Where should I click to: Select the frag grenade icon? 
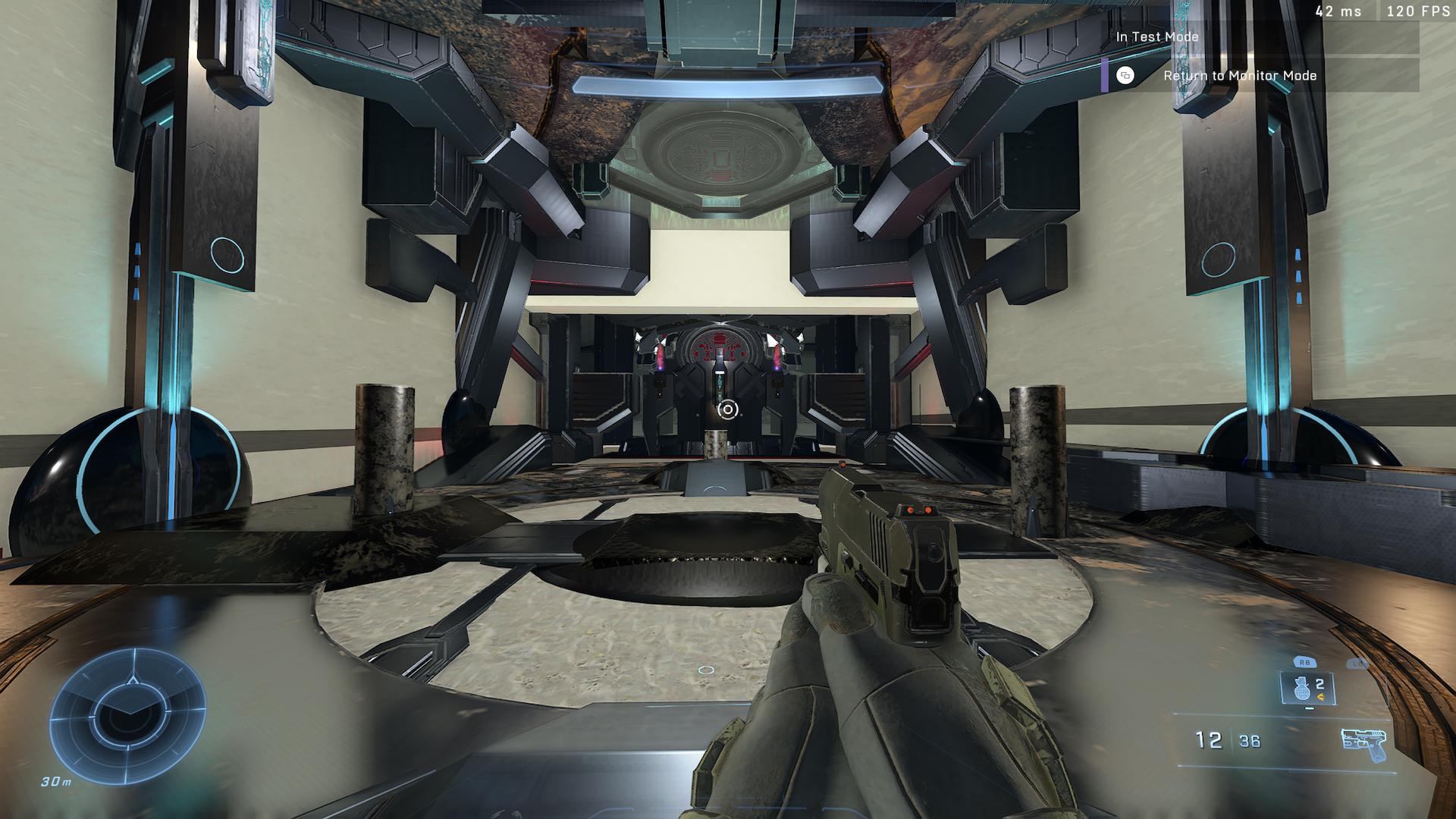click(1298, 689)
